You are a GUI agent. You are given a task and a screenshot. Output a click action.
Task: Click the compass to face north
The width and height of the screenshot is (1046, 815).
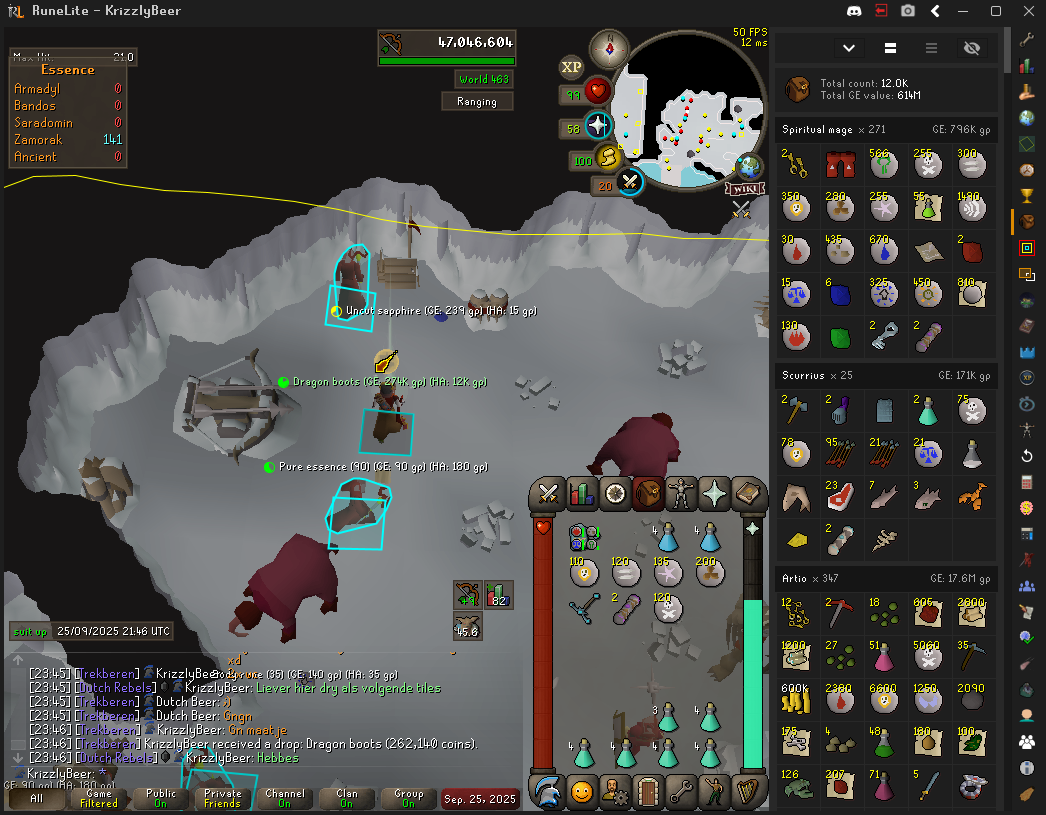[x=608, y=47]
